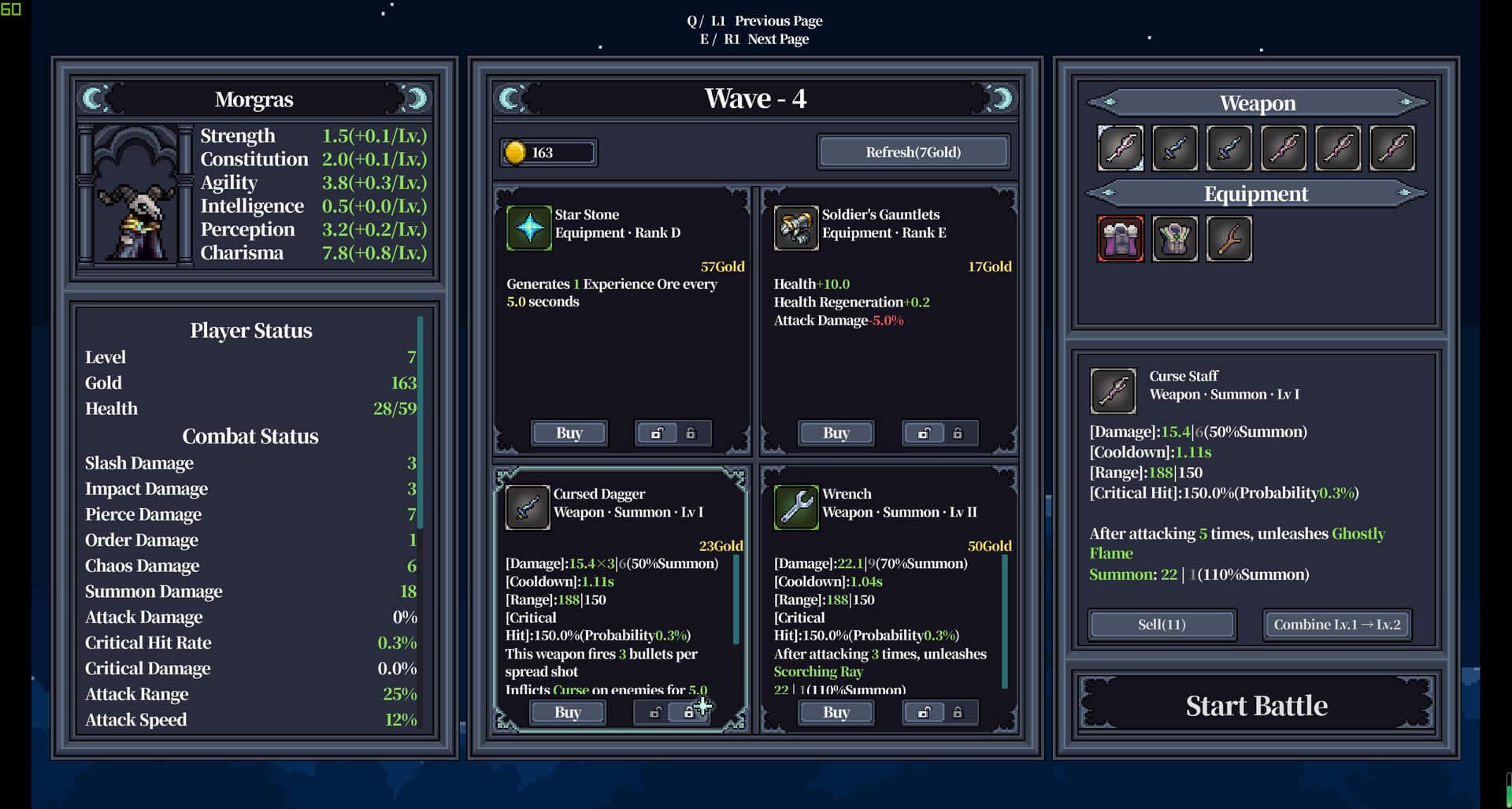
Task: Click the Wrench weapon icon in the shop
Action: 797,508
